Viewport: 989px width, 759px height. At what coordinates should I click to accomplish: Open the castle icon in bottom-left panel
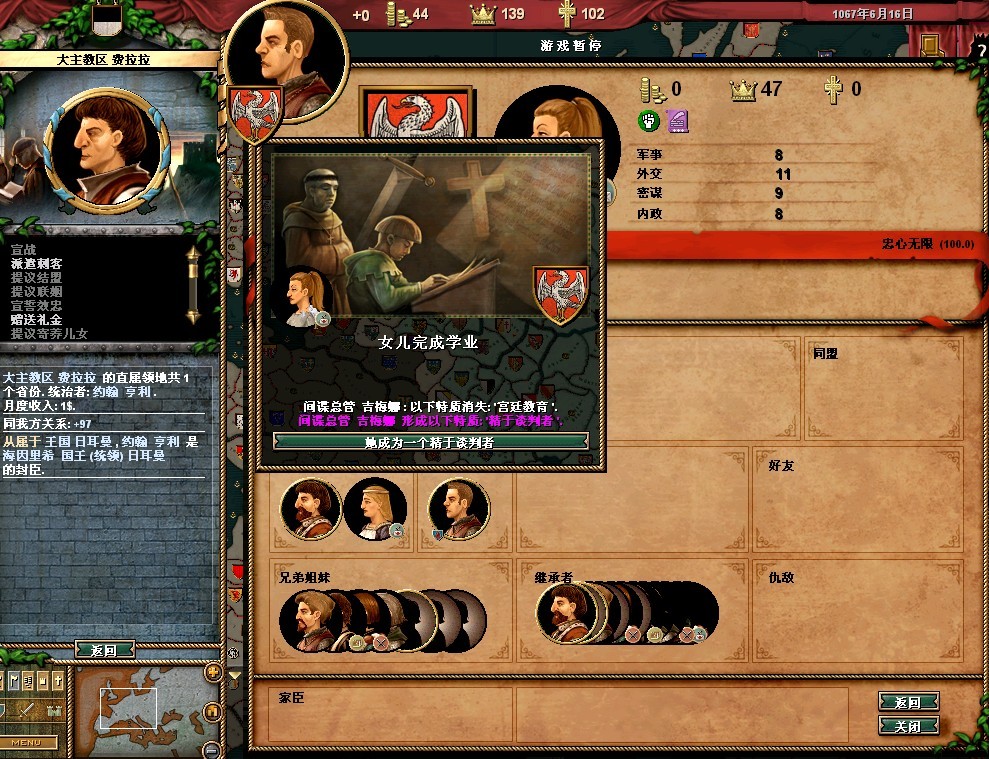pyautogui.click(x=54, y=709)
